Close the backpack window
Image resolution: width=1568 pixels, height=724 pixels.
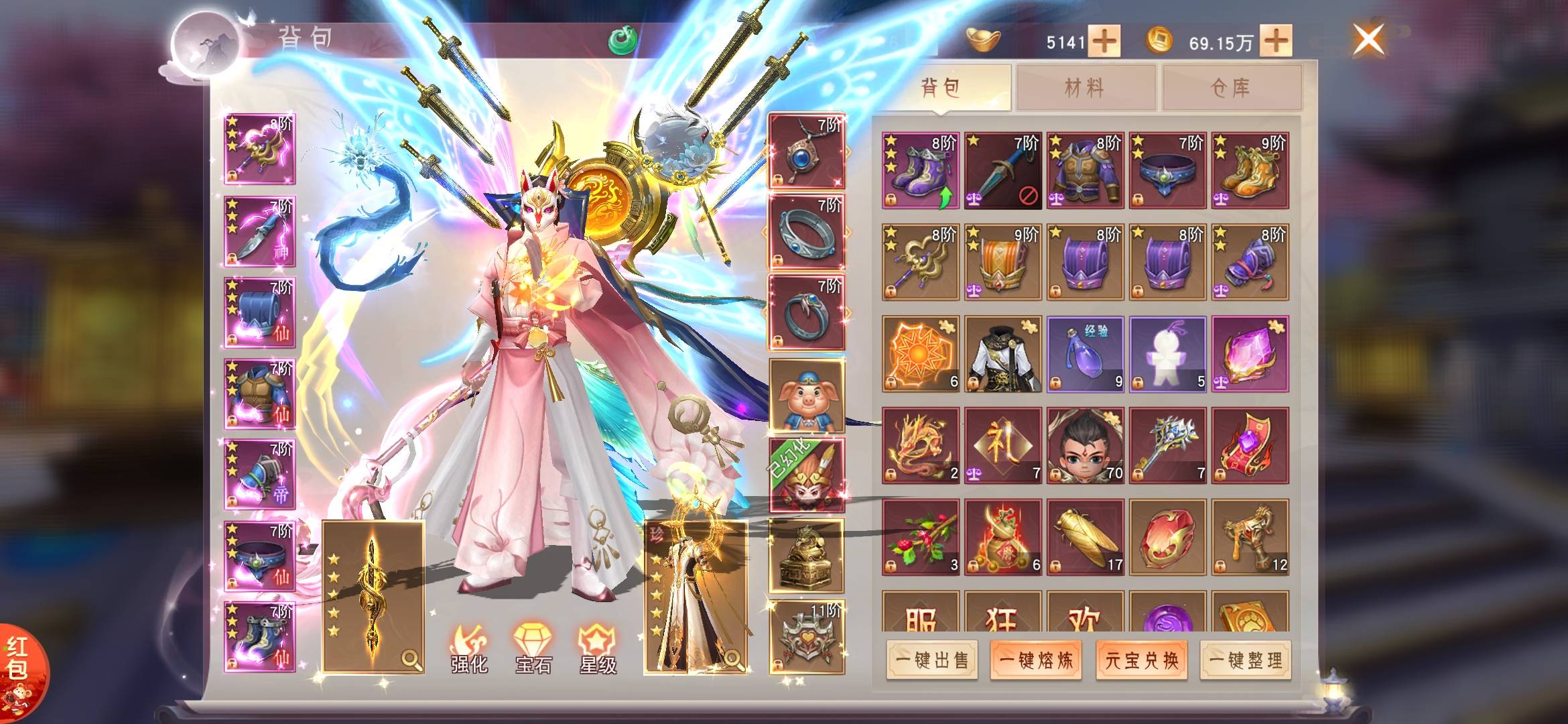coord(1368,39)
